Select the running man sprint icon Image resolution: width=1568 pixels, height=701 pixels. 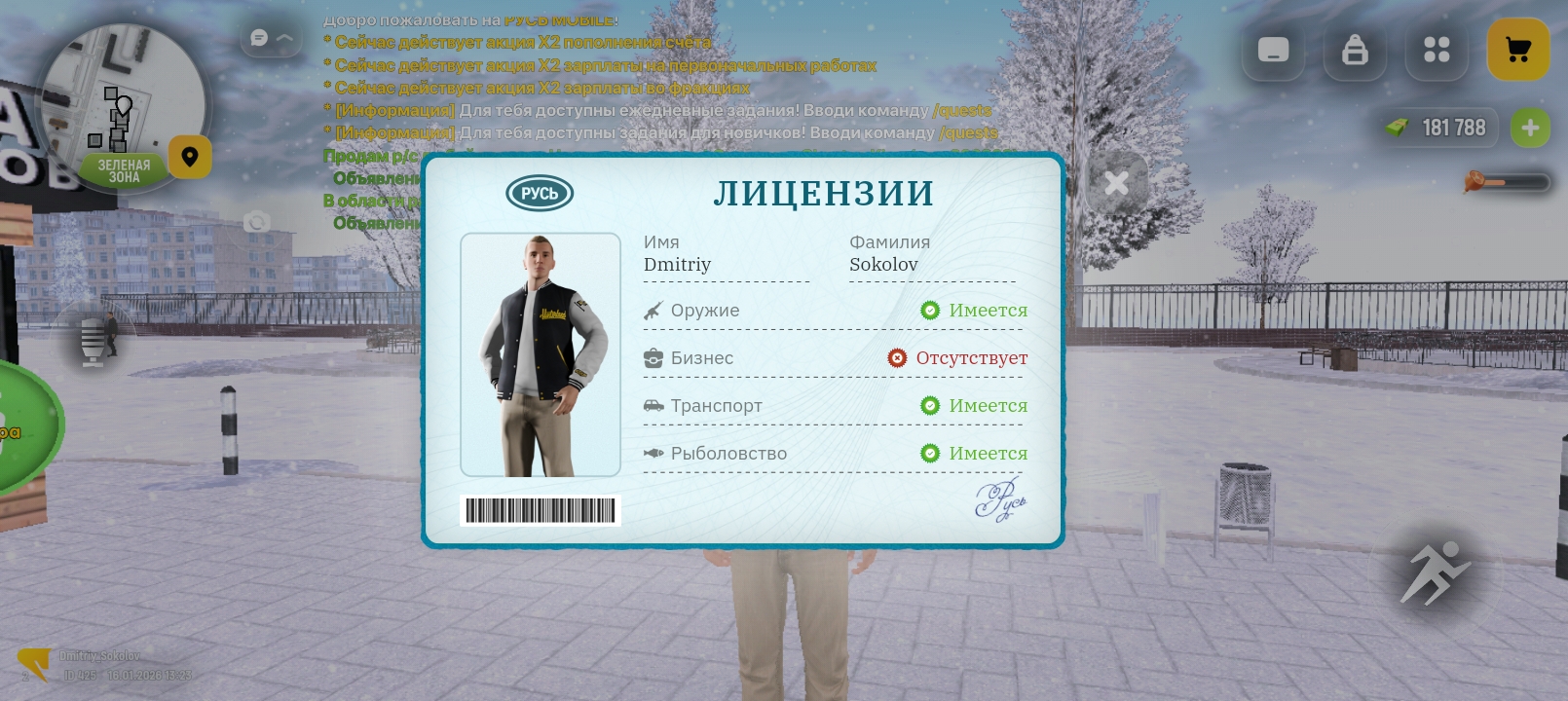pos(1436,572)
